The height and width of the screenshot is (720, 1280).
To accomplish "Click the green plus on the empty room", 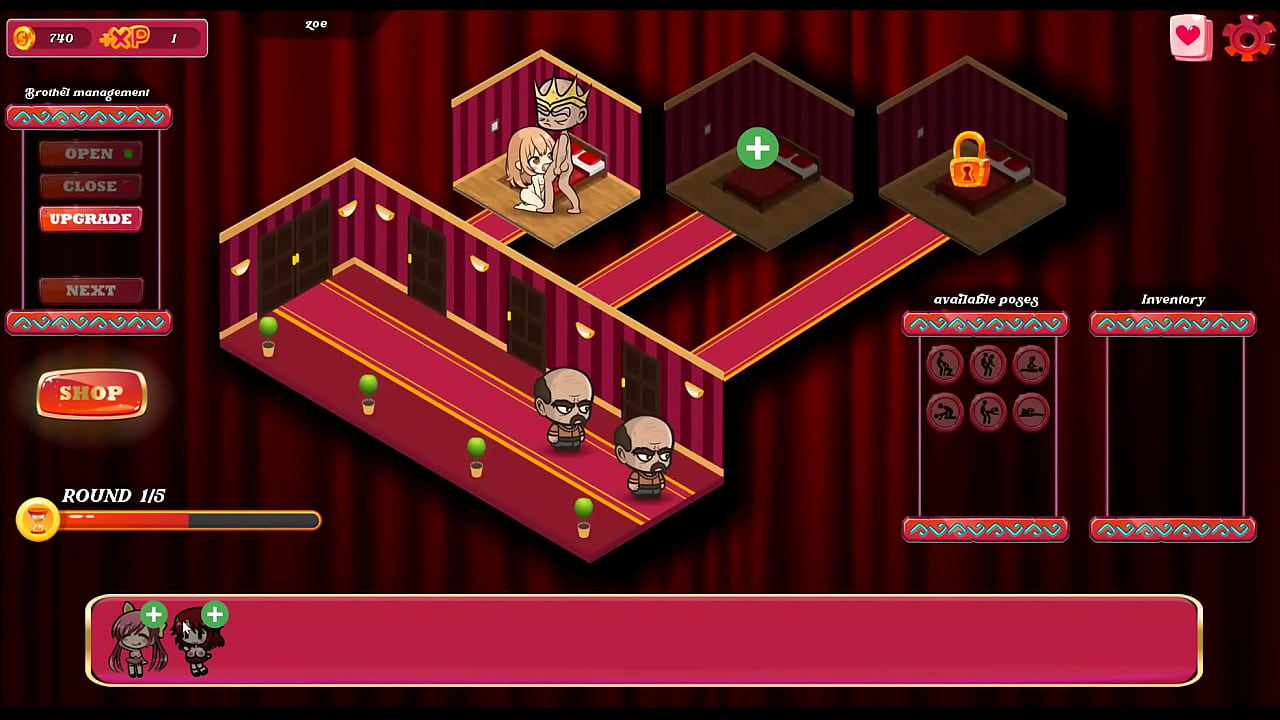I will pyautogui.click(x=757, y=148).
